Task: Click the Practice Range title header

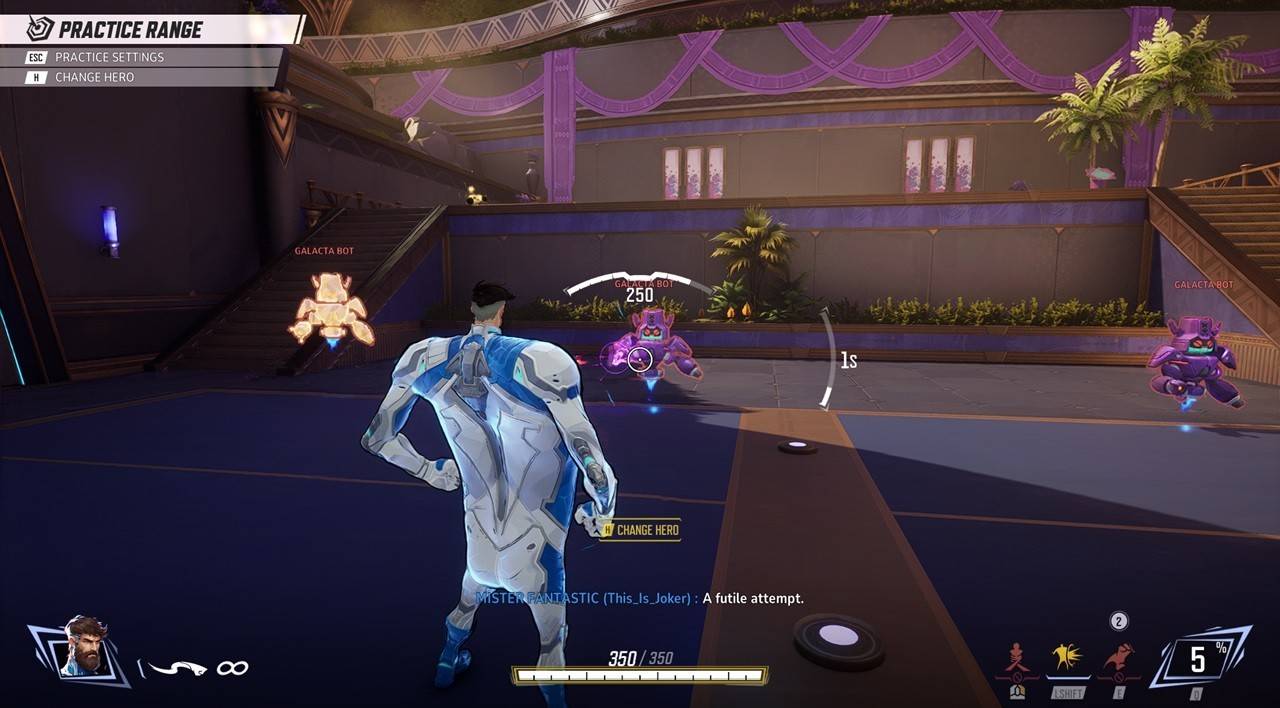Action: [130, 29]
